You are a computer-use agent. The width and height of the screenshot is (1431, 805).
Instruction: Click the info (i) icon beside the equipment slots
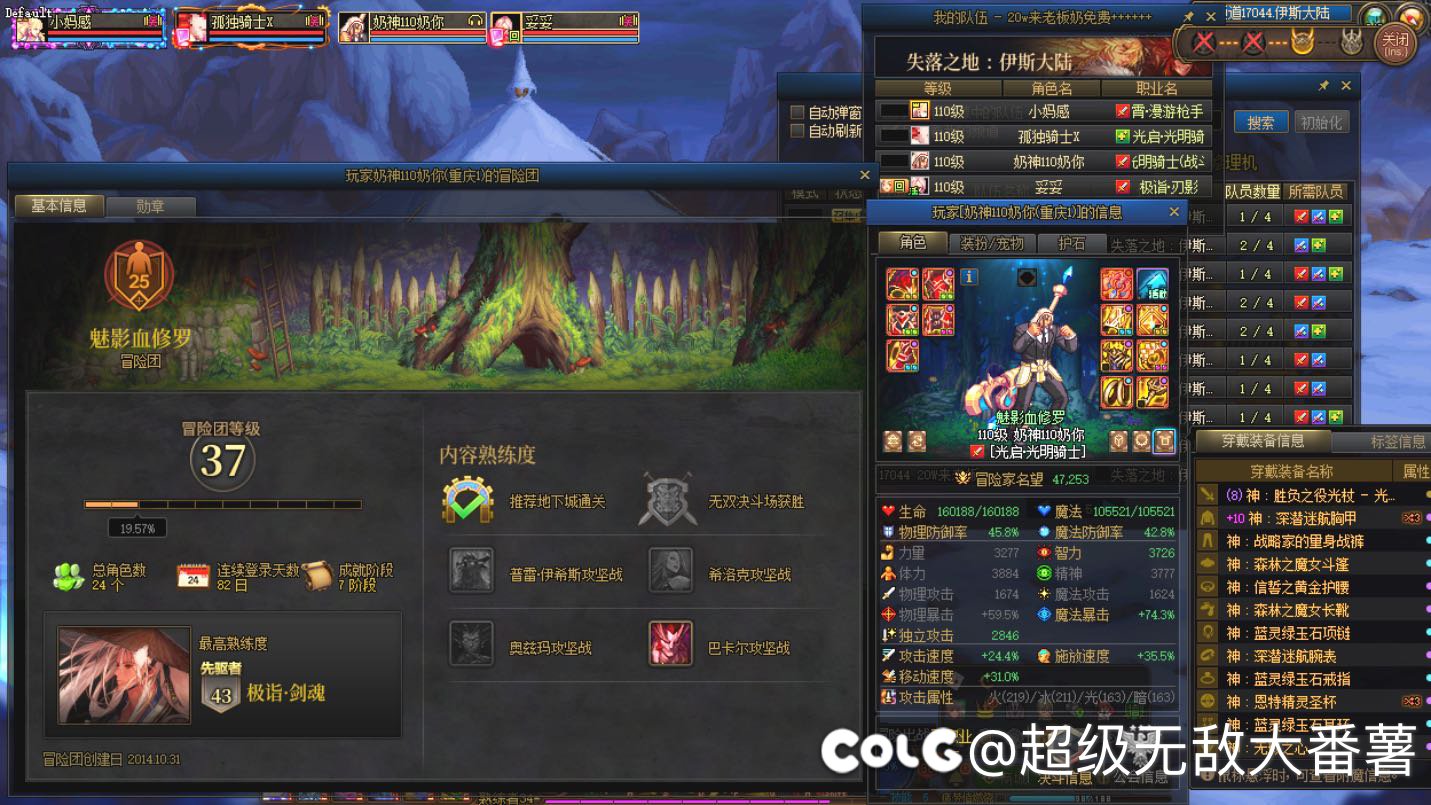[968, 277]
